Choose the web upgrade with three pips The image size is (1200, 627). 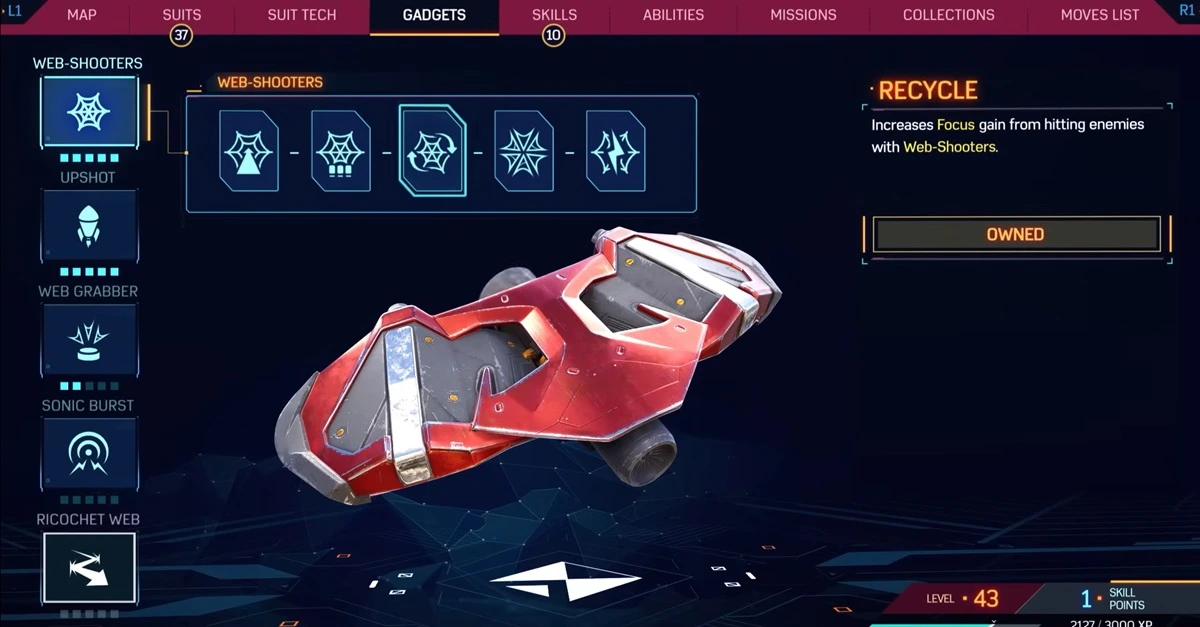pyautogui.click(x=341, y=152)
